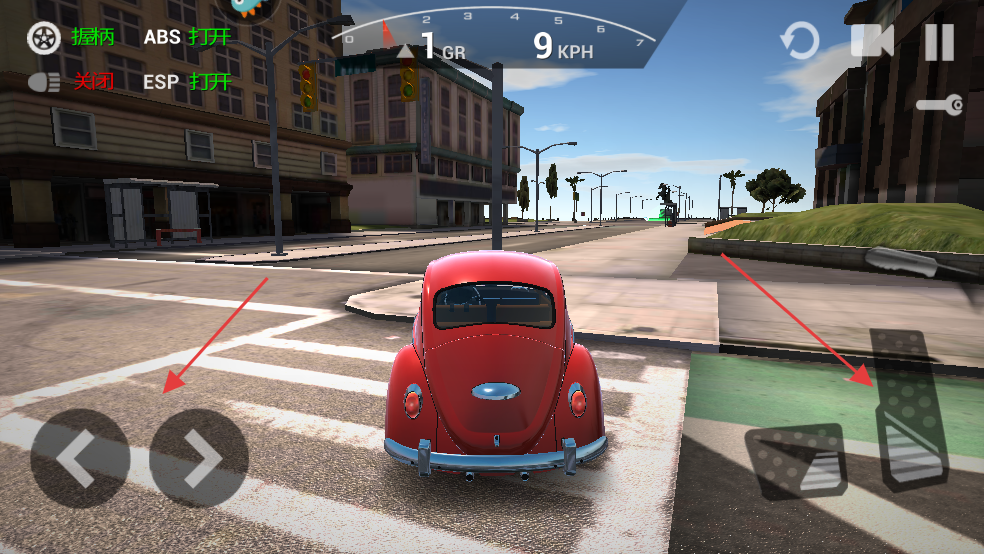The width and height of the screenshot is (984, 554).
Task: Click the key ignition icon
Action: pyautogui.click(x=940, y=104)
